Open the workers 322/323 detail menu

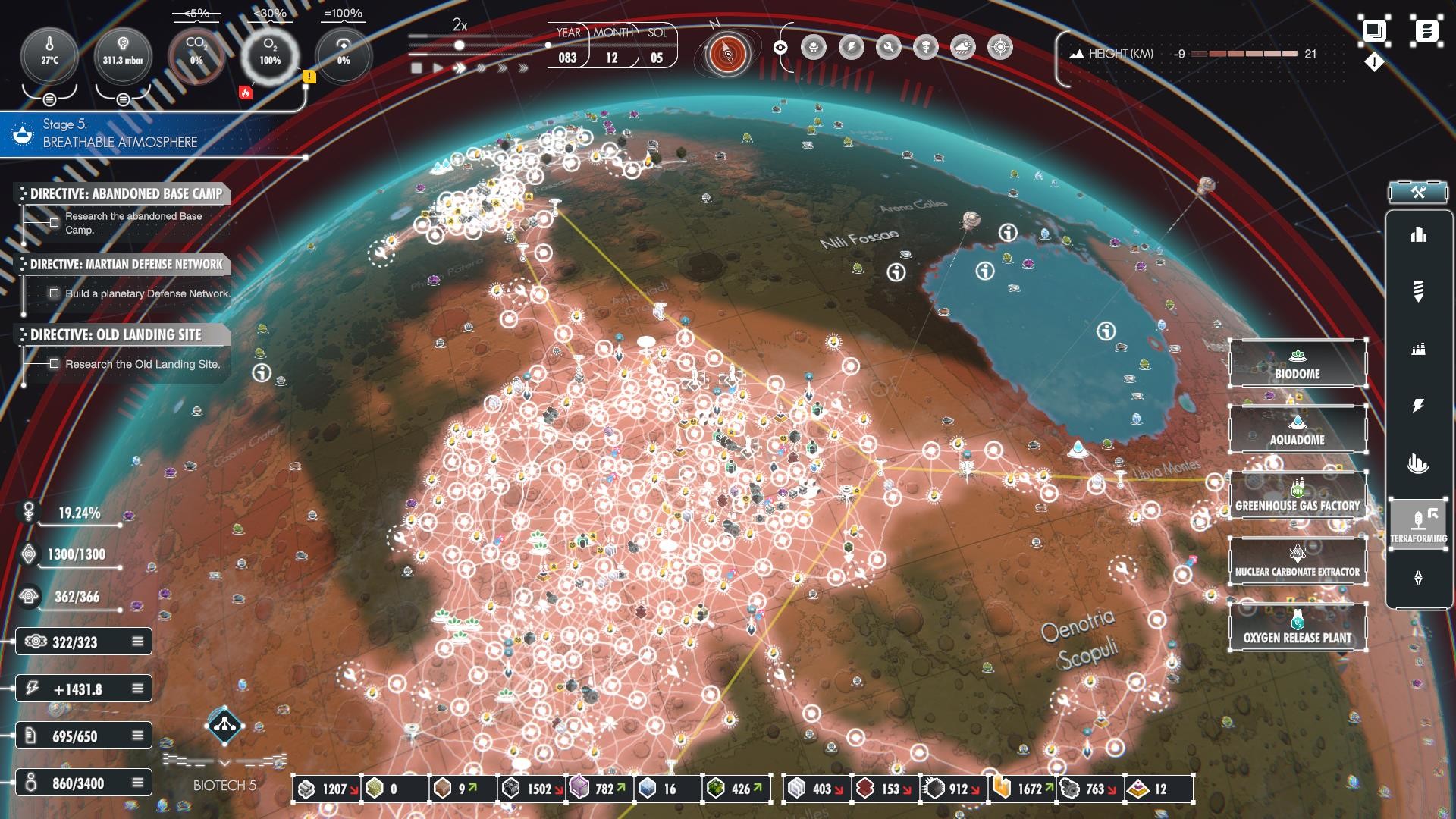point(137,641)
